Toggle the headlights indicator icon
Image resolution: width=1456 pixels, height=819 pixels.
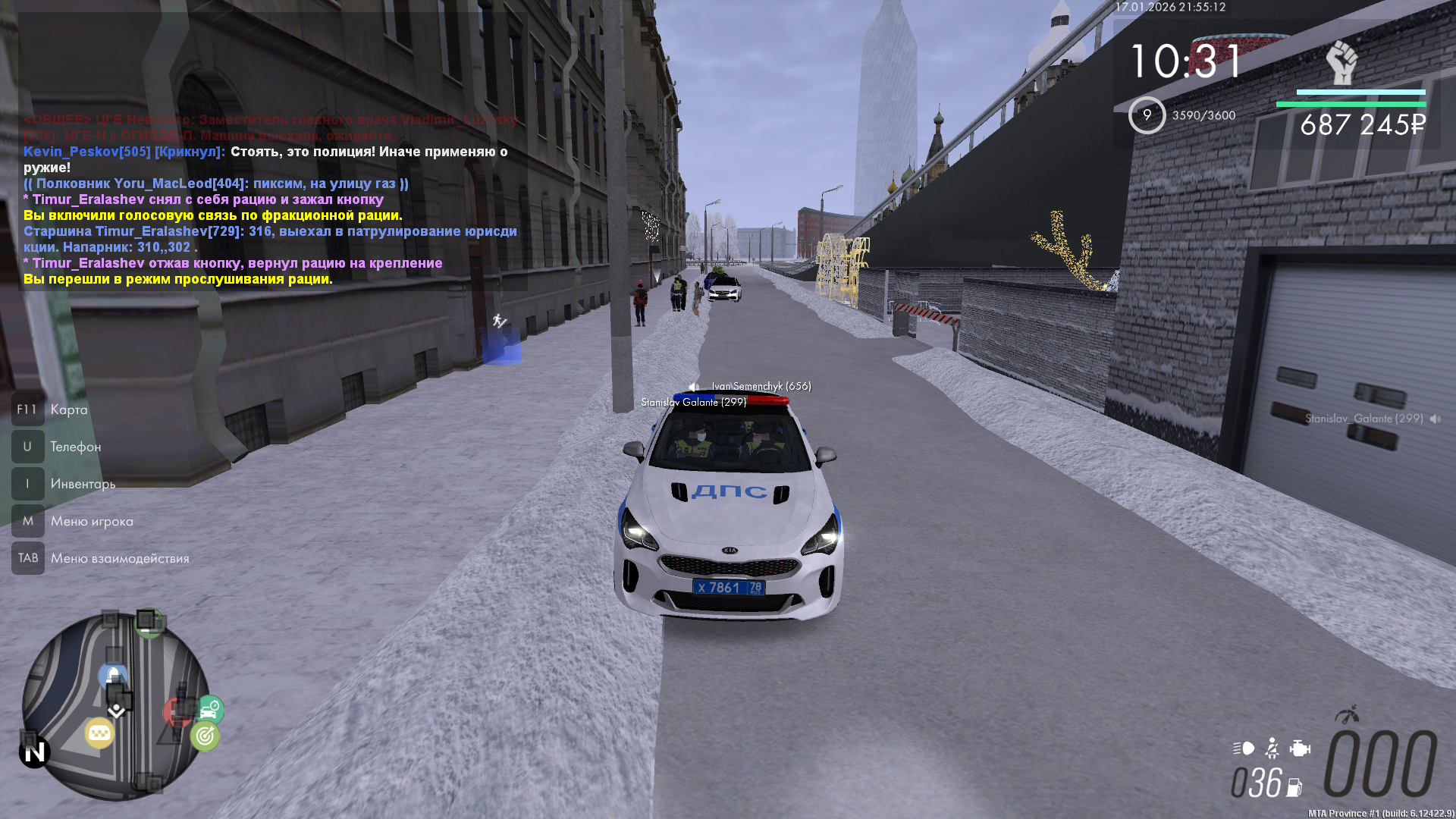coord(1244,748)
